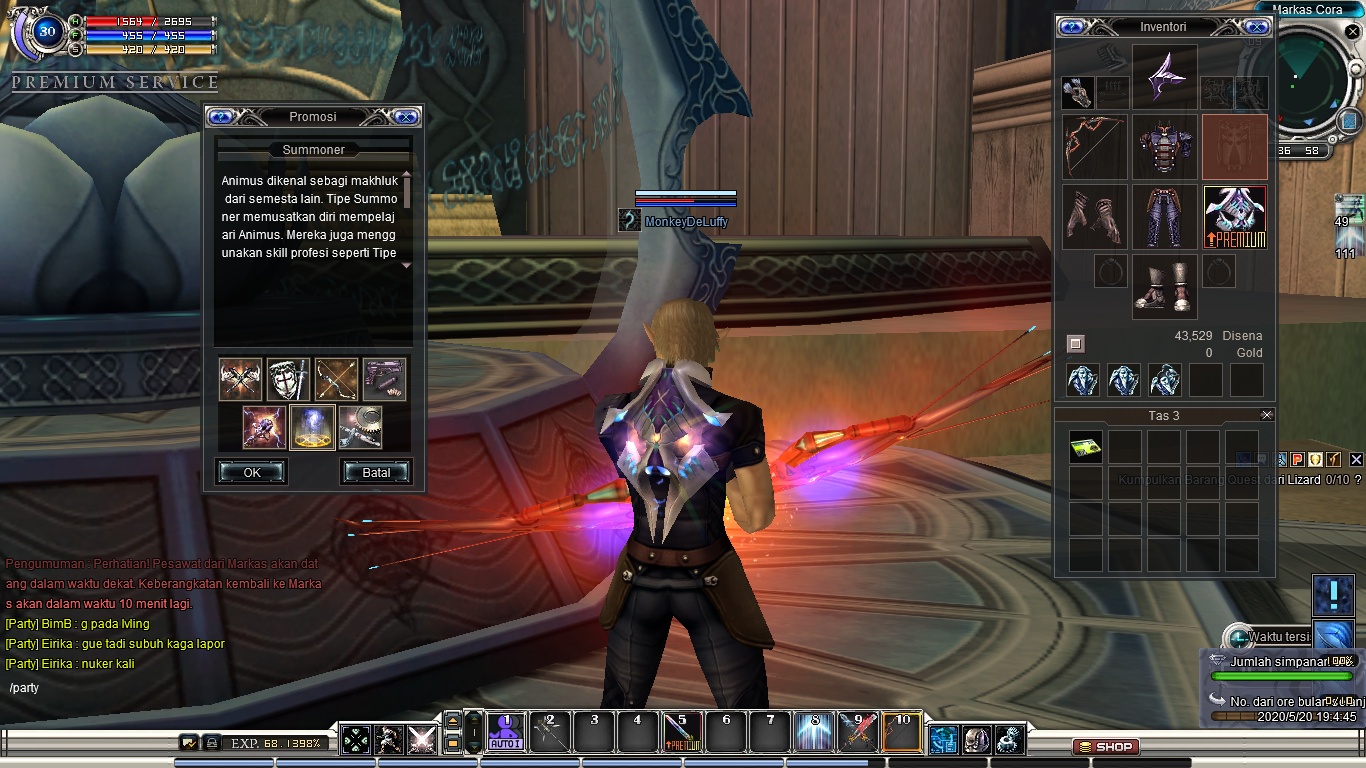1366x768 pixels.
Task: Open the world map icon beside the SHOP button
Action: coord(943,740)
